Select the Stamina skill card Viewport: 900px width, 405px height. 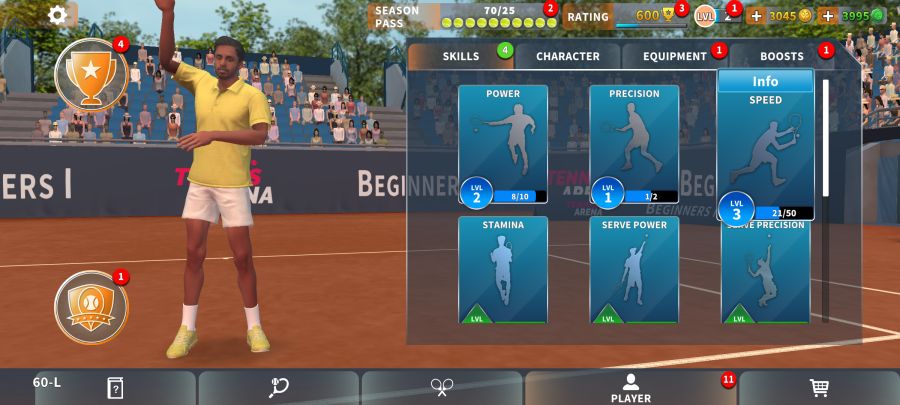pos(503,269)
